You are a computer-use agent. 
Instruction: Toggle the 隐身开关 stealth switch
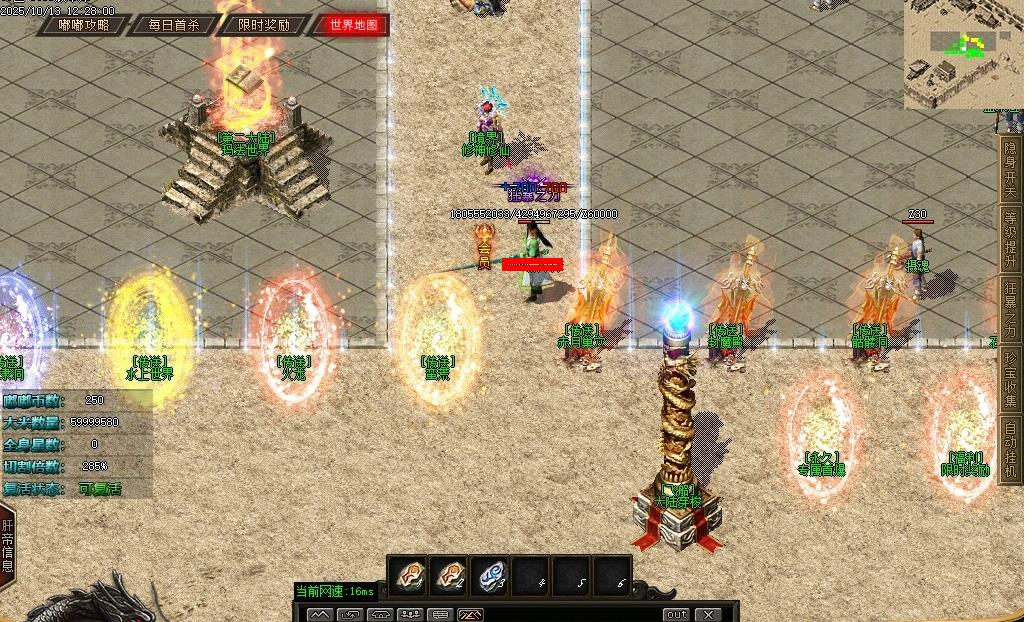tap(1010, 168)
